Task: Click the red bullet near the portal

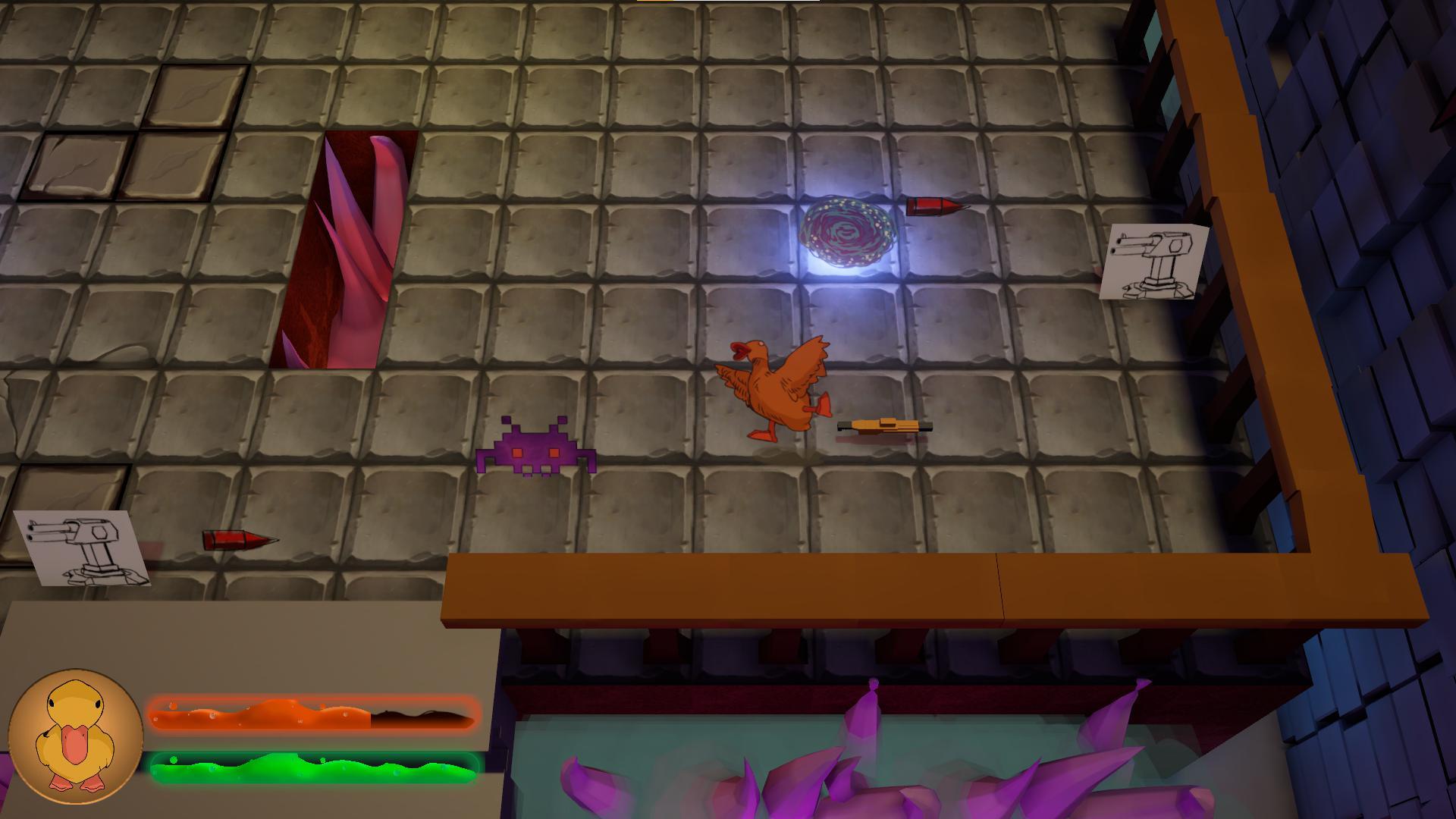Action: [931, 206]
